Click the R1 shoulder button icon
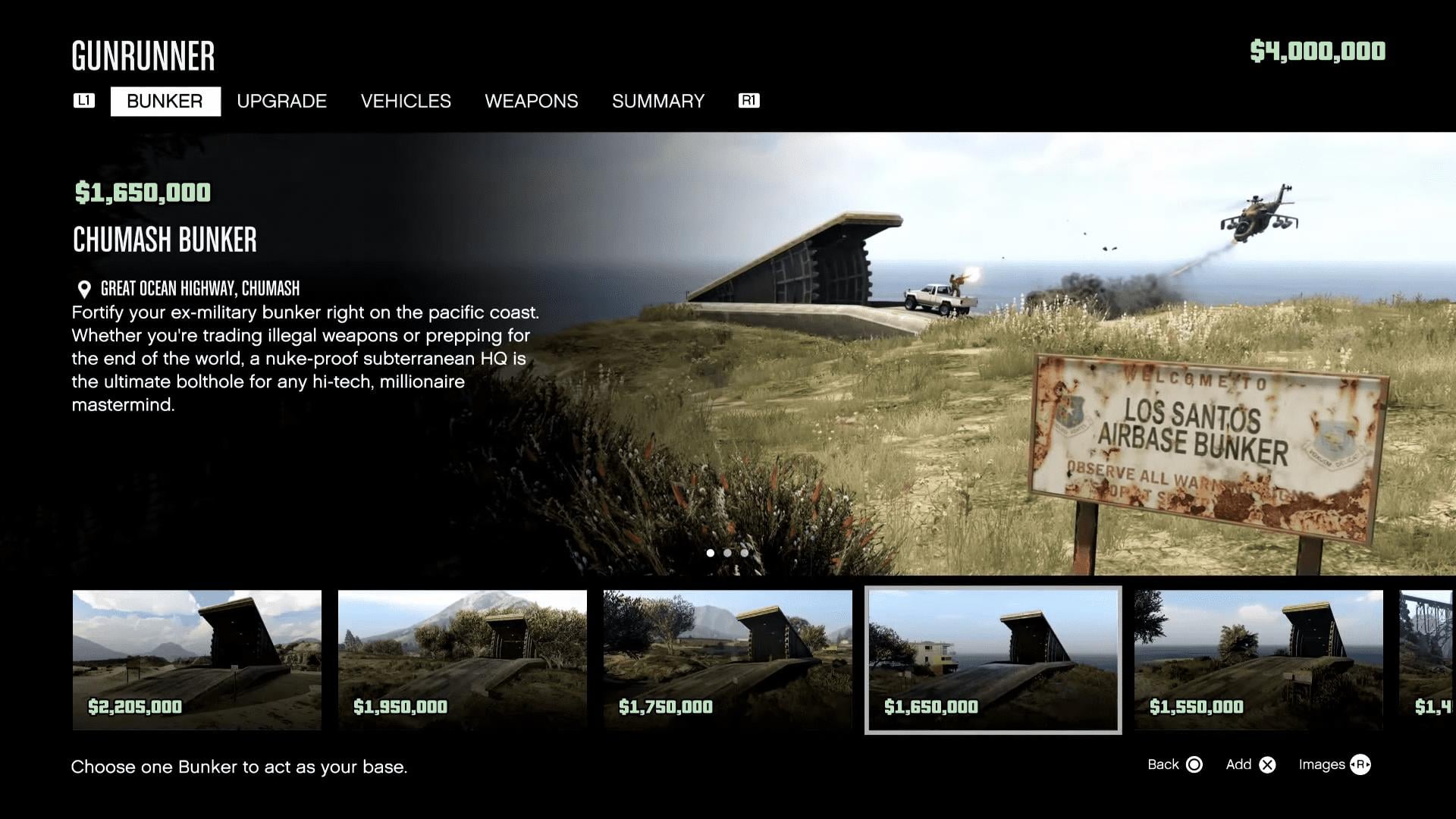This screenshot has width=1456, height=819. tap(748, 101)
